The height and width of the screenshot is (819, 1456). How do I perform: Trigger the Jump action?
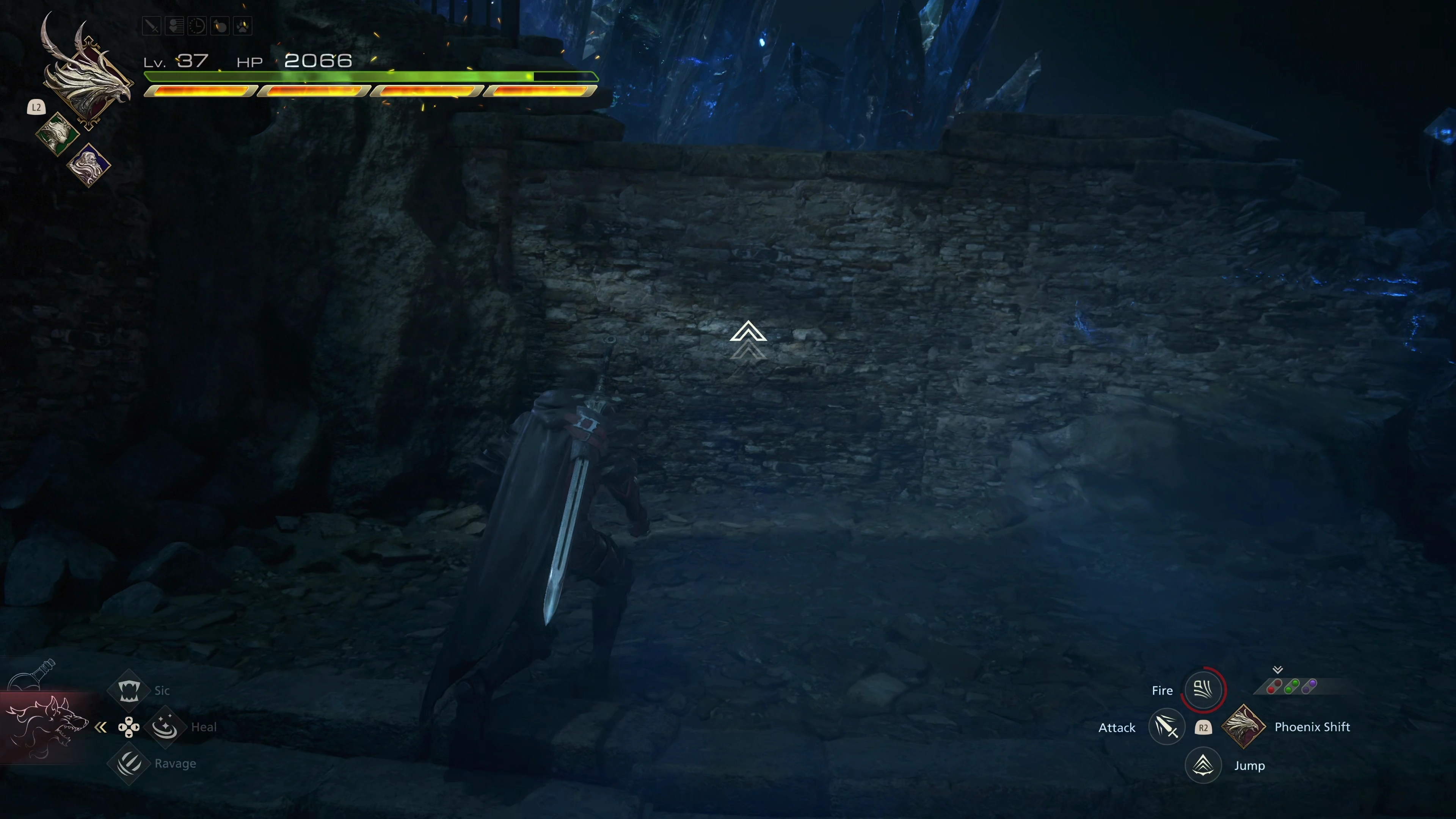[1203, 765]
